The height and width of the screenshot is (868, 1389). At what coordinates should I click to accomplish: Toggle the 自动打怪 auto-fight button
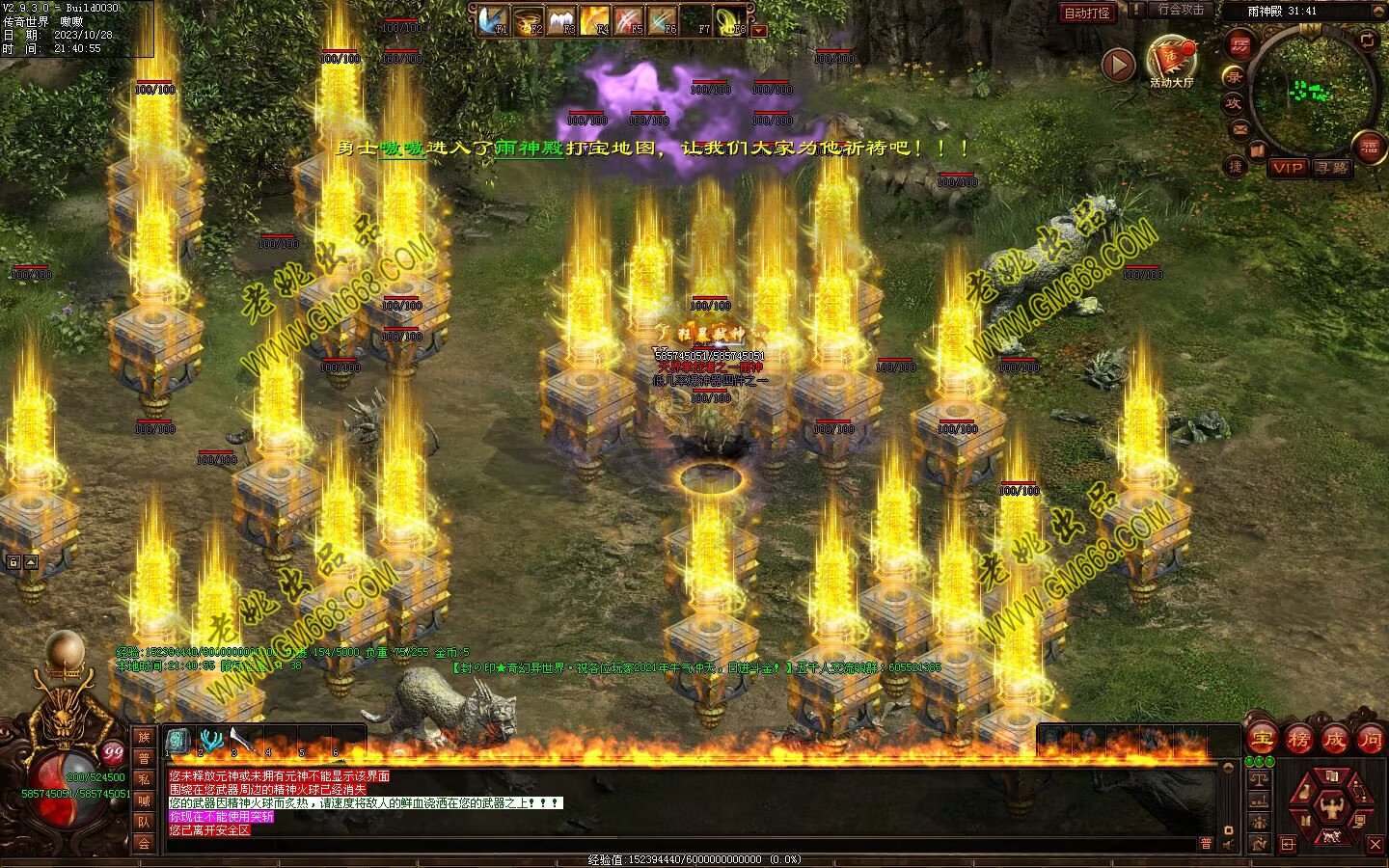click(x=1087, y=13)
